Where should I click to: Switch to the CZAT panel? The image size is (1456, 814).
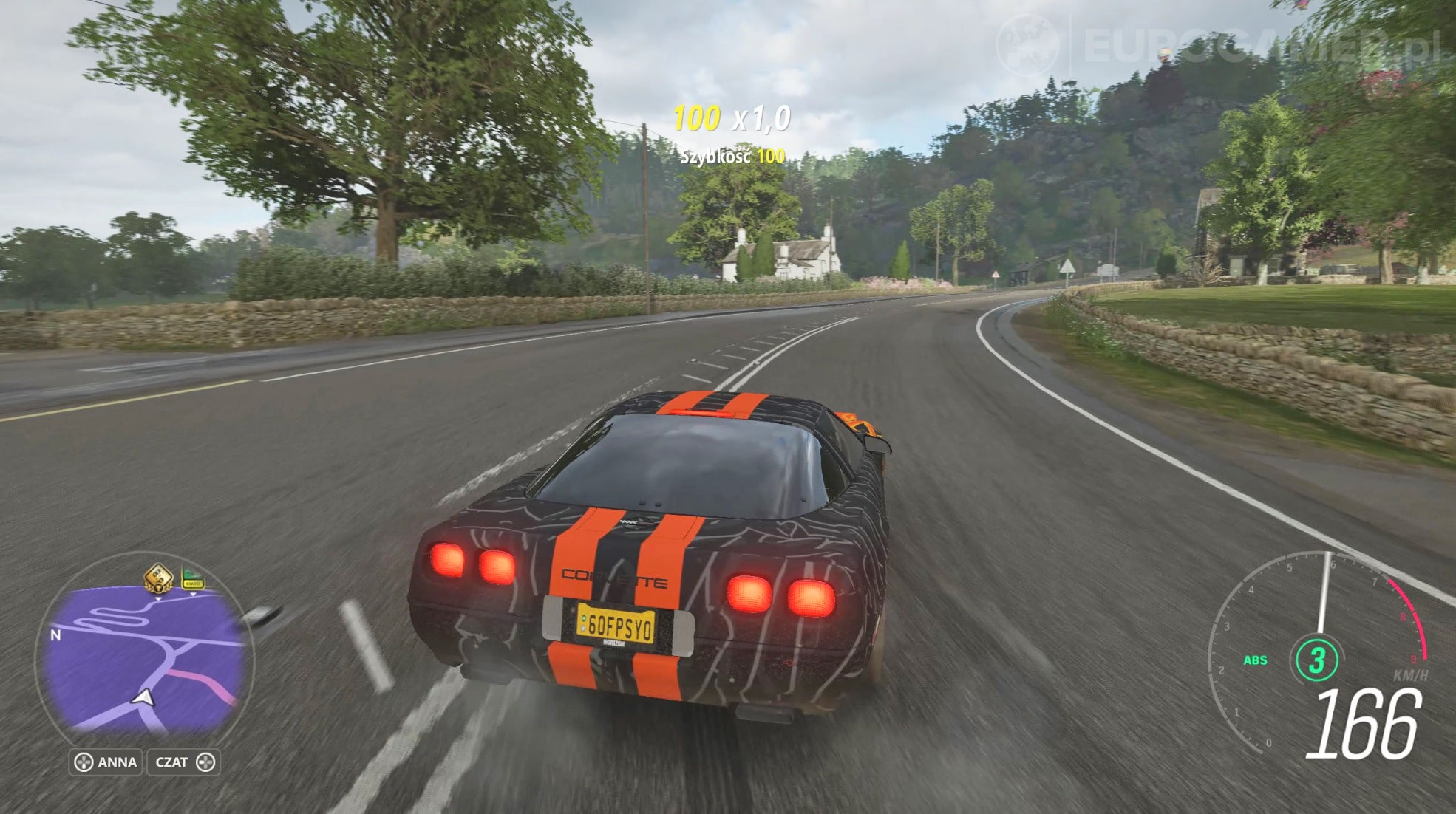pyautogui.click(x=183, y=762)
